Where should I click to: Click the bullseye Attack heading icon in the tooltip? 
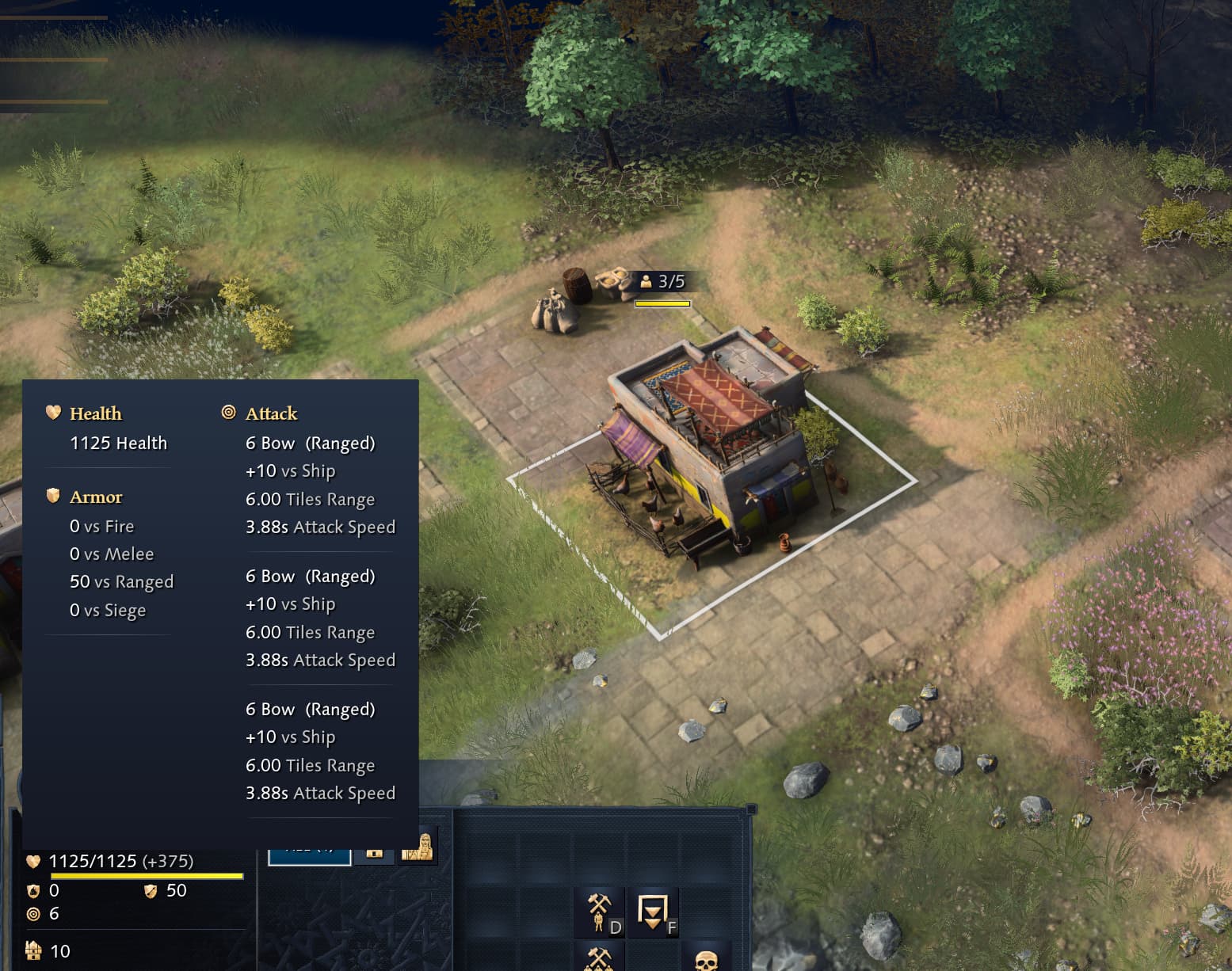227,412
